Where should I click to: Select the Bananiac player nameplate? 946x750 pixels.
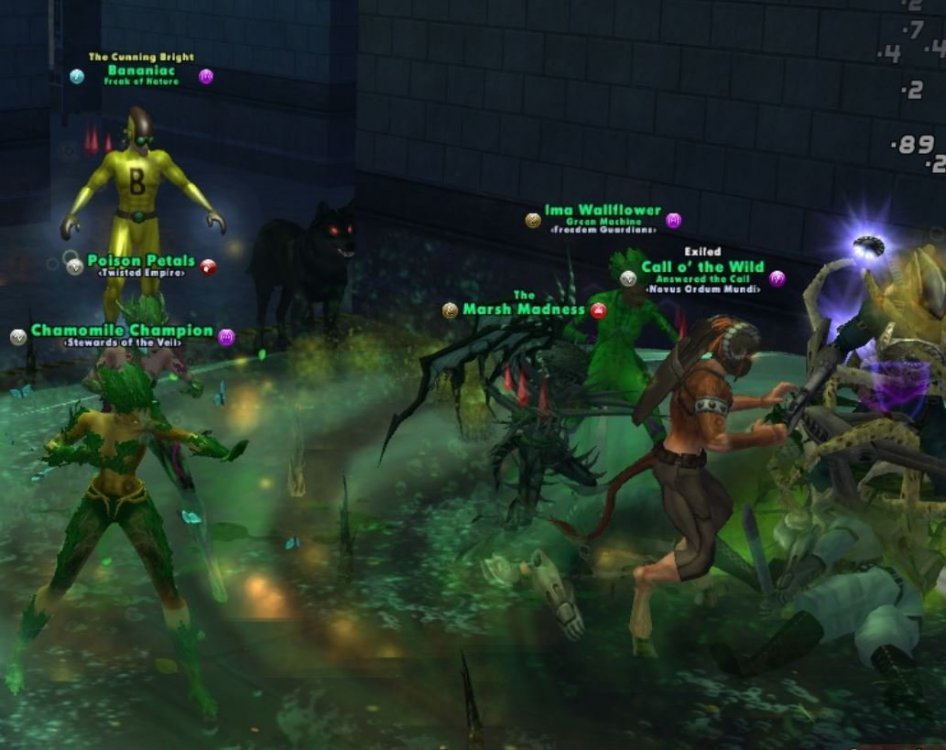coord(141,71)
